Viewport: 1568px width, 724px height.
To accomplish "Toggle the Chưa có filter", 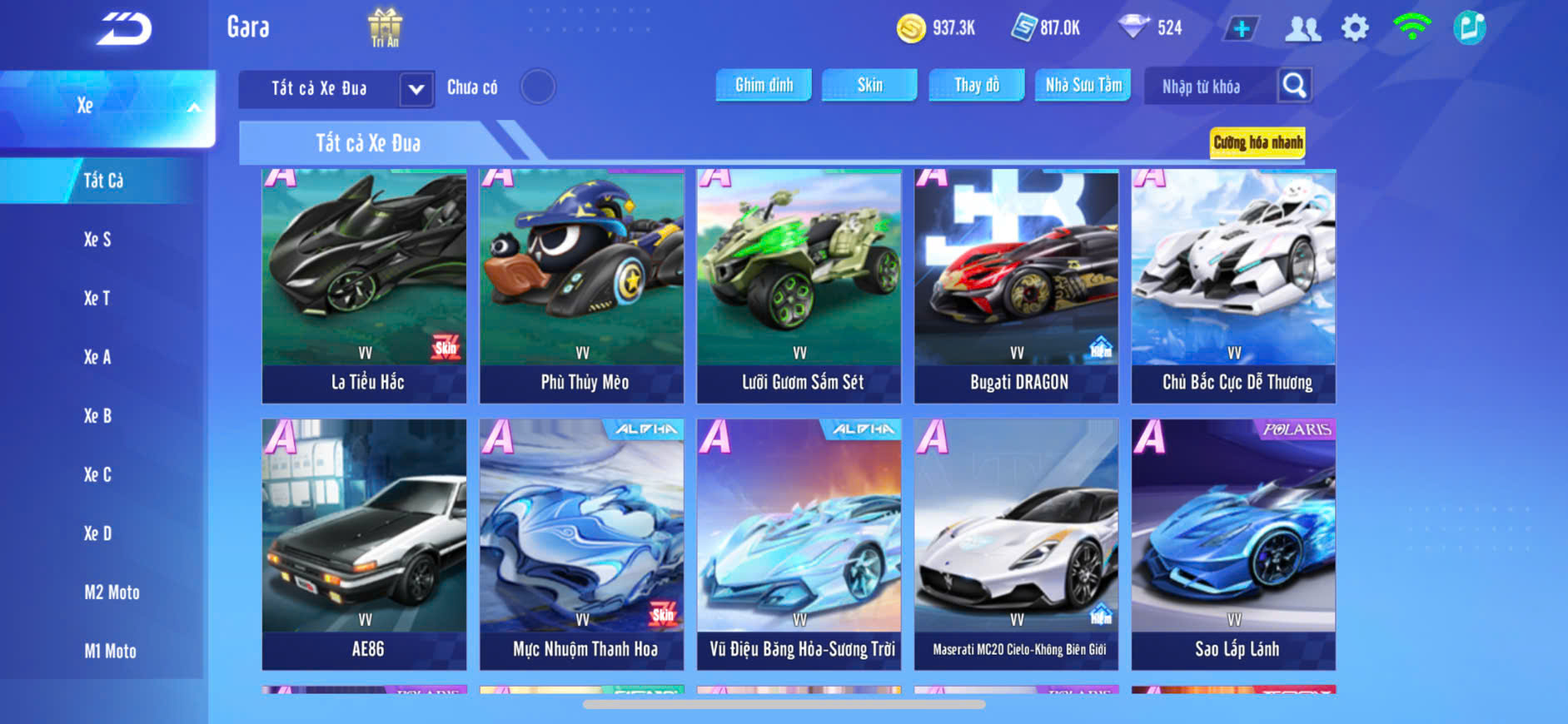I will click(x=538, y=87).
